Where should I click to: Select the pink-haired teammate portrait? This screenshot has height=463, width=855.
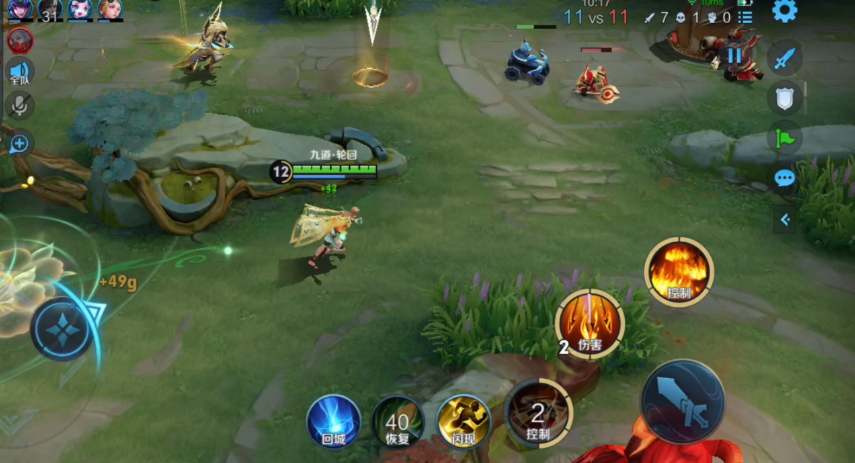click(81, 10)
